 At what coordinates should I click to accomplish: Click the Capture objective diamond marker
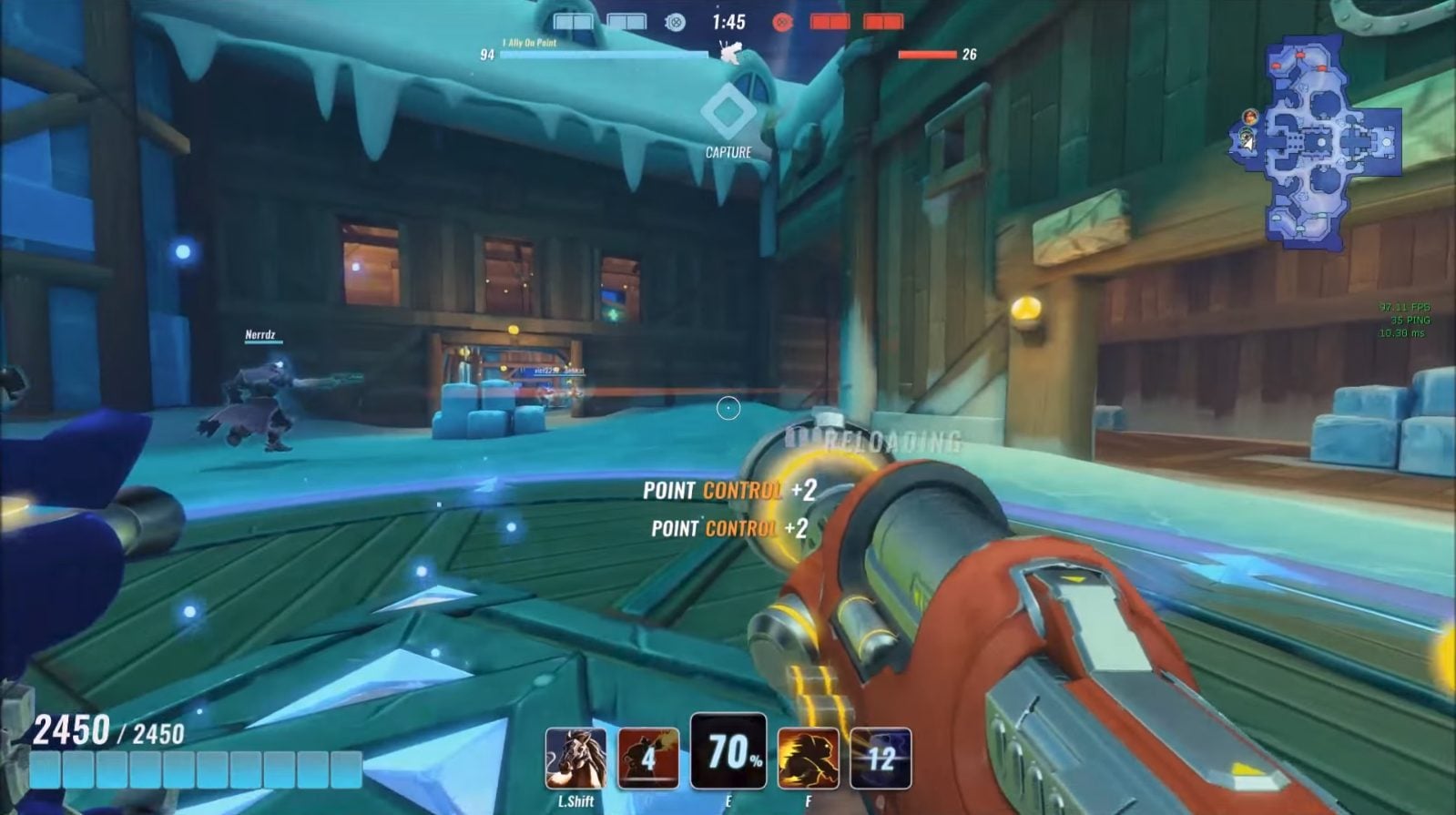coord(728,112)
